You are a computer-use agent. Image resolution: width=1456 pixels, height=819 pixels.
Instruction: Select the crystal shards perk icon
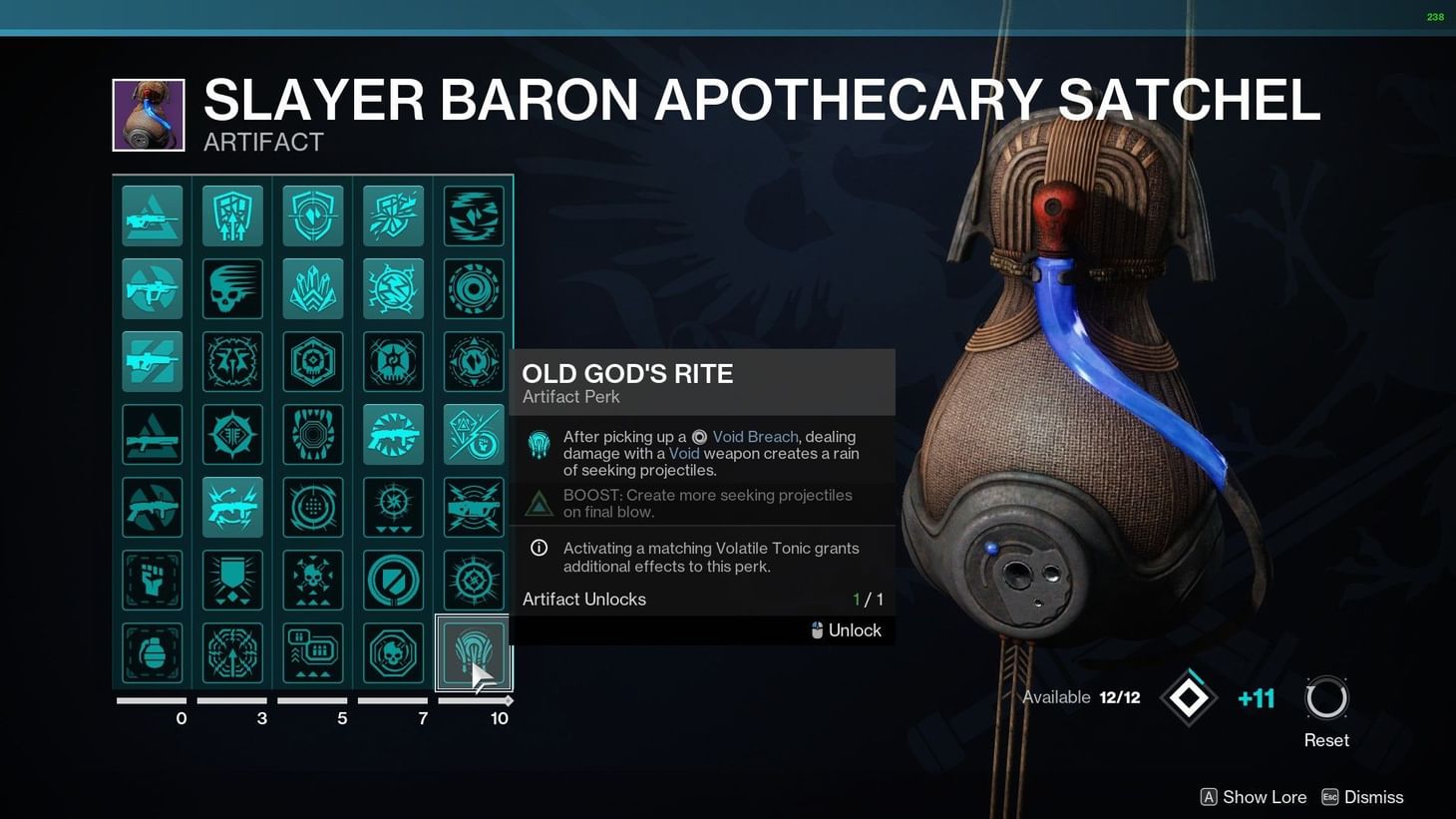tap(312, 288)
